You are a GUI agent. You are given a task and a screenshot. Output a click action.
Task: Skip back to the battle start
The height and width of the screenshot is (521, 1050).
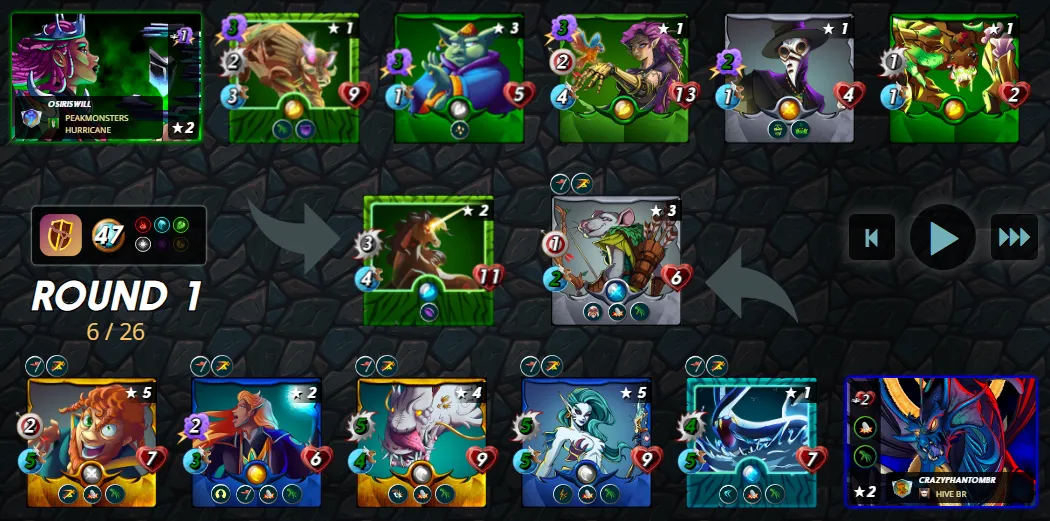(x=871, y=237)
